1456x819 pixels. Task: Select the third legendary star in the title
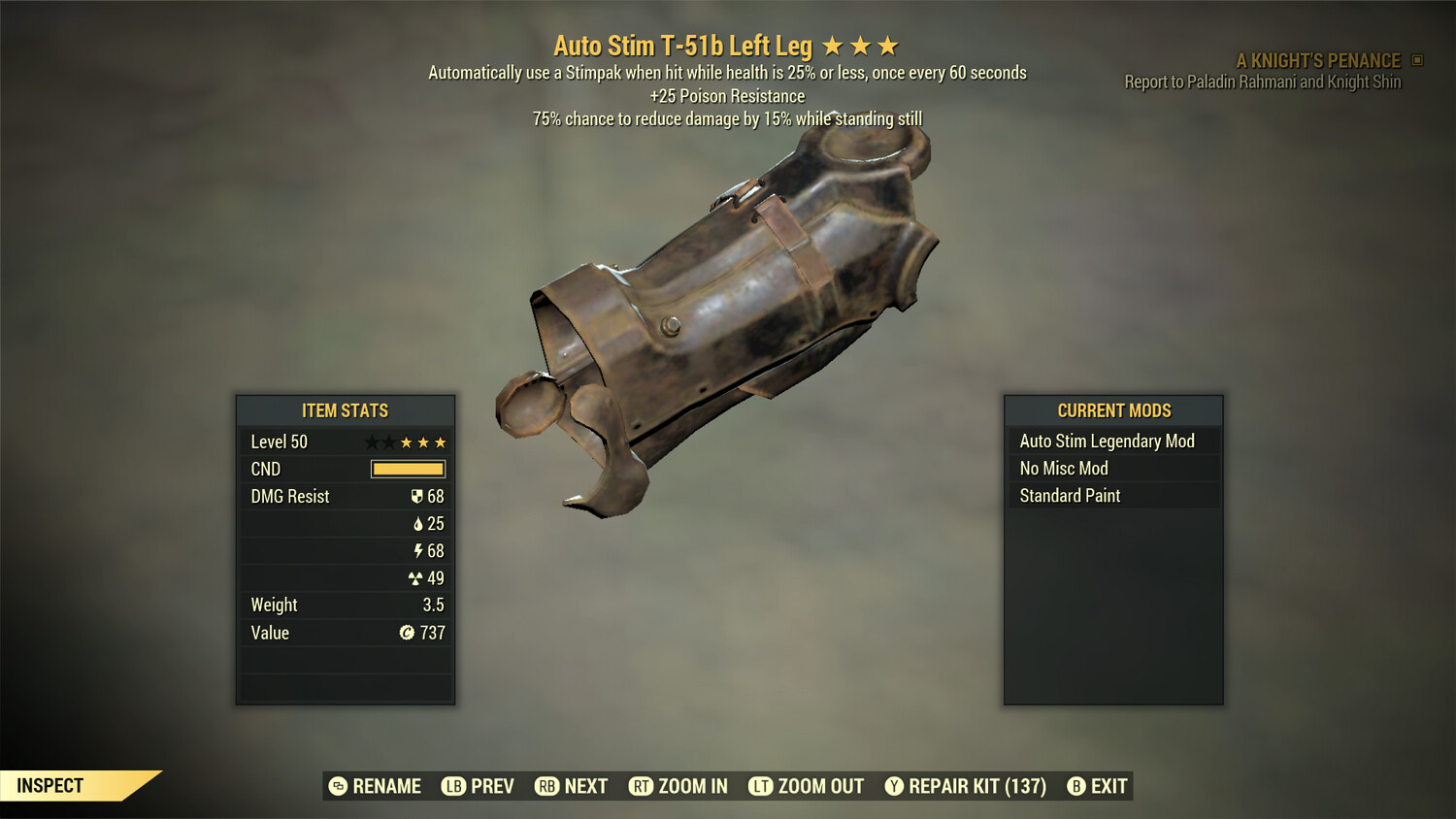pyautogui.click(x=888, y=45)
